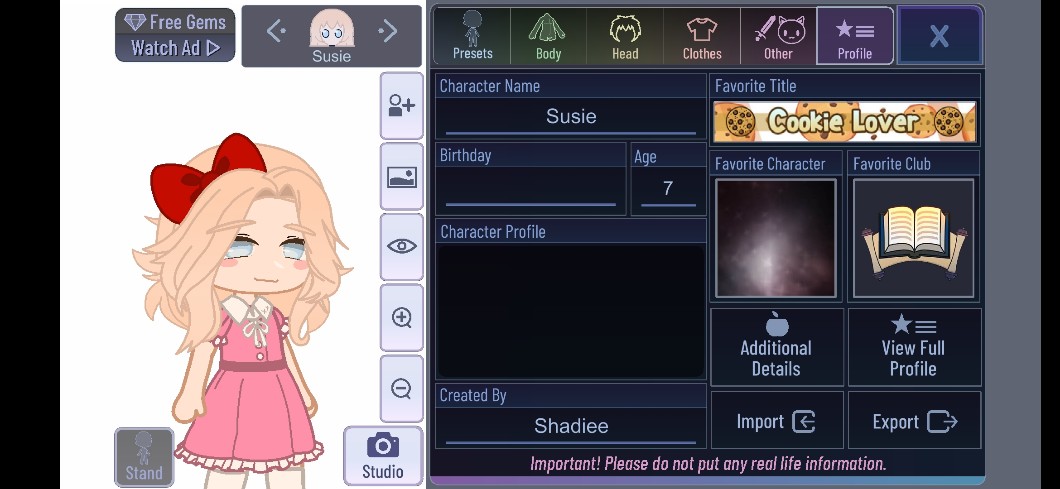The image size is (1060, 489).
Task: Open the Presets tab
Action: pos(472,36)
